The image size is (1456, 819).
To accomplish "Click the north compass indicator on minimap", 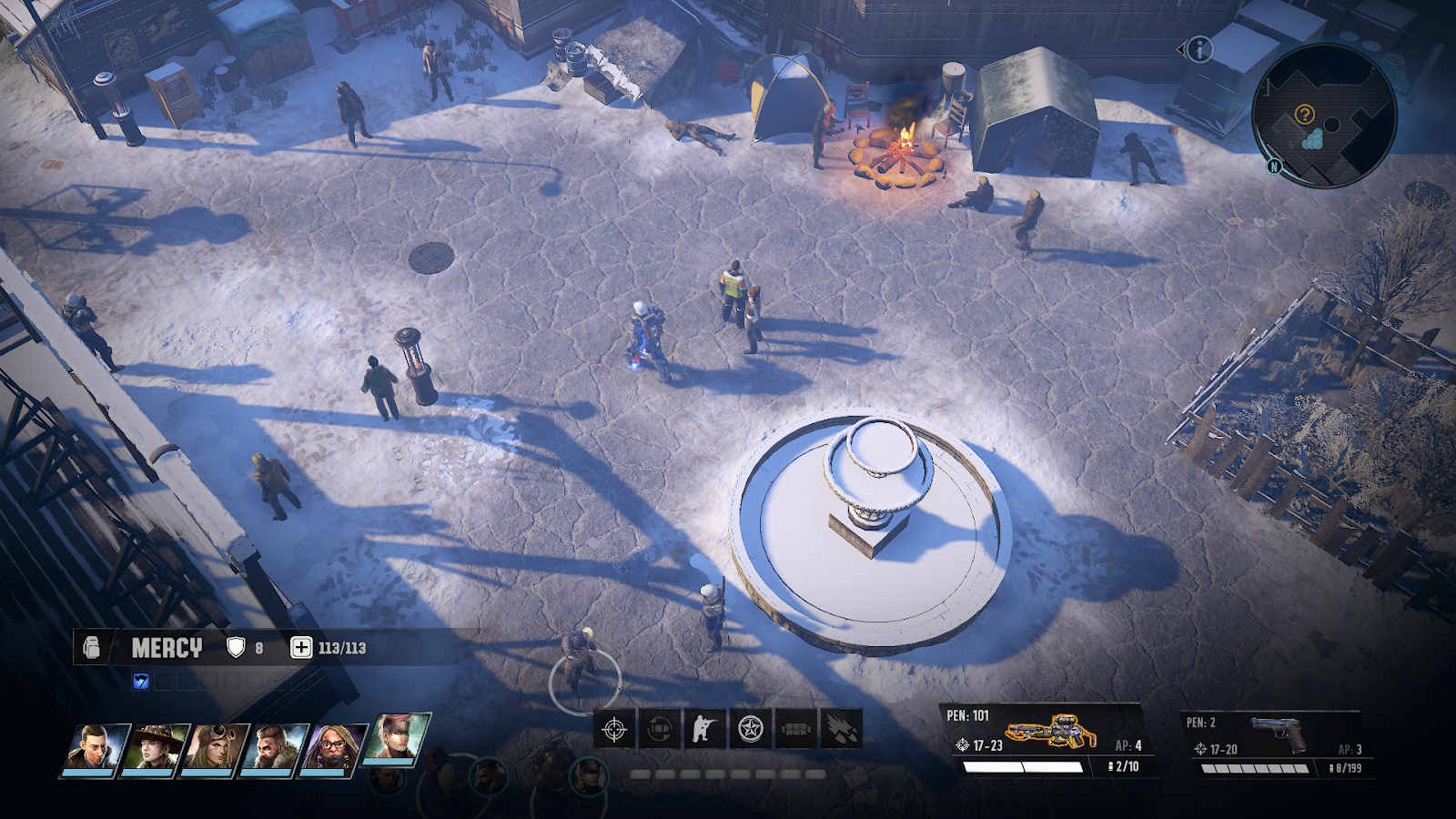I will [x=1274, y=167].
